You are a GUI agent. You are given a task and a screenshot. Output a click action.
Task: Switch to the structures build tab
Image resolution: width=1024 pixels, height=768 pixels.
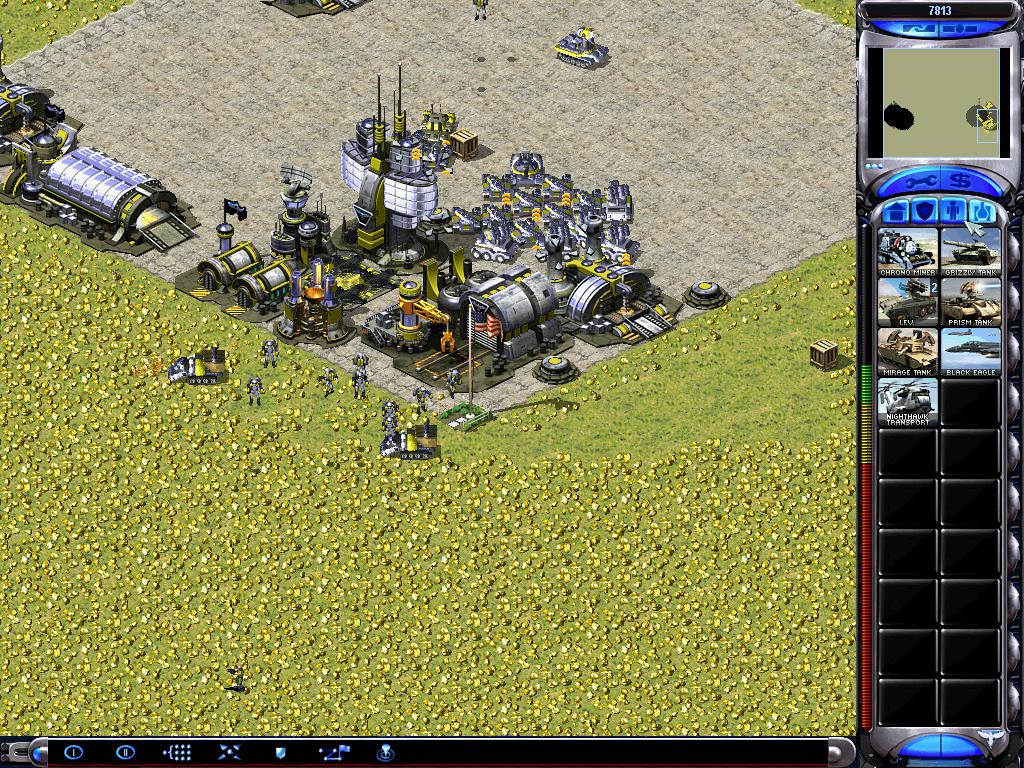pyautogui.click(x=896, y=211)
